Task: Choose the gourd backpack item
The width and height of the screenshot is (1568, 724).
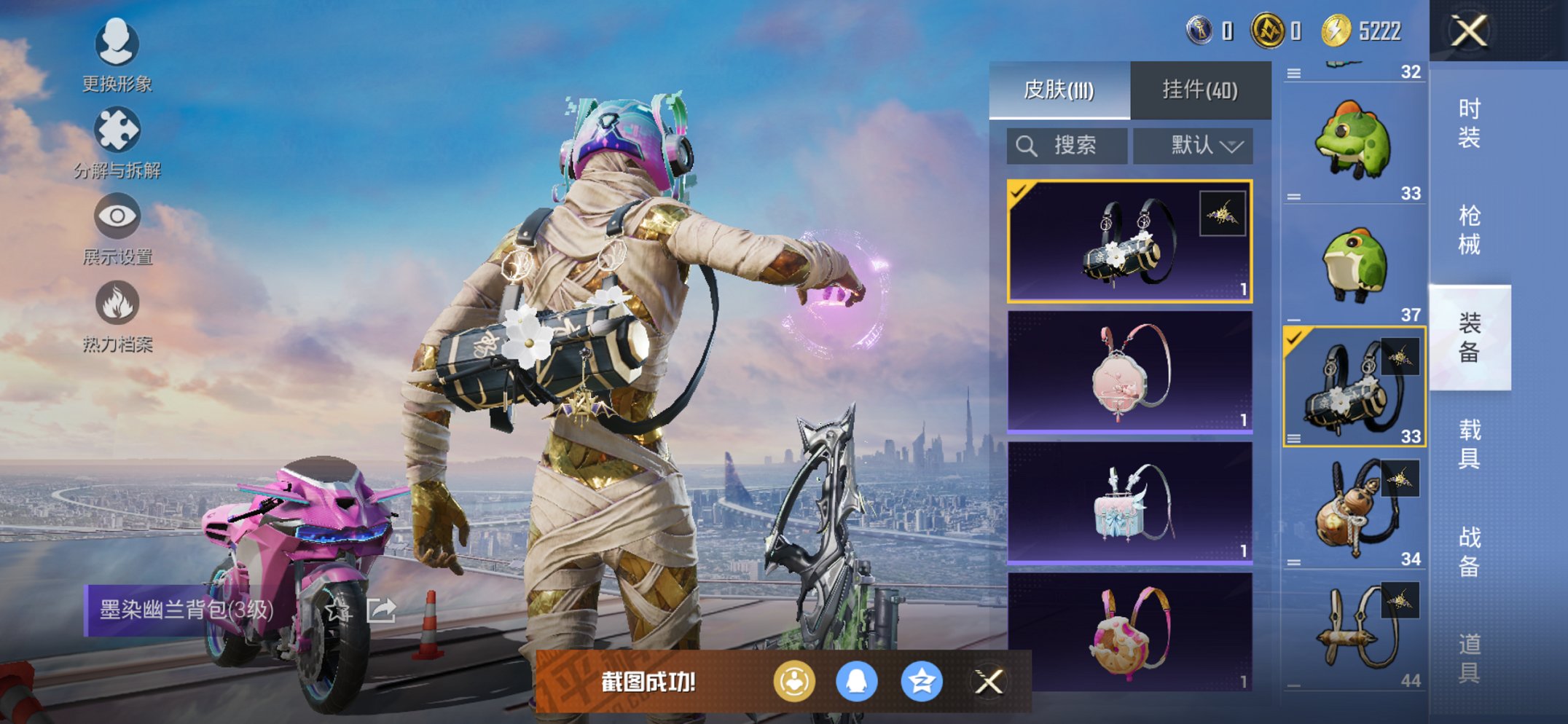Action: pyautogui.click(x=1354, y=510)
